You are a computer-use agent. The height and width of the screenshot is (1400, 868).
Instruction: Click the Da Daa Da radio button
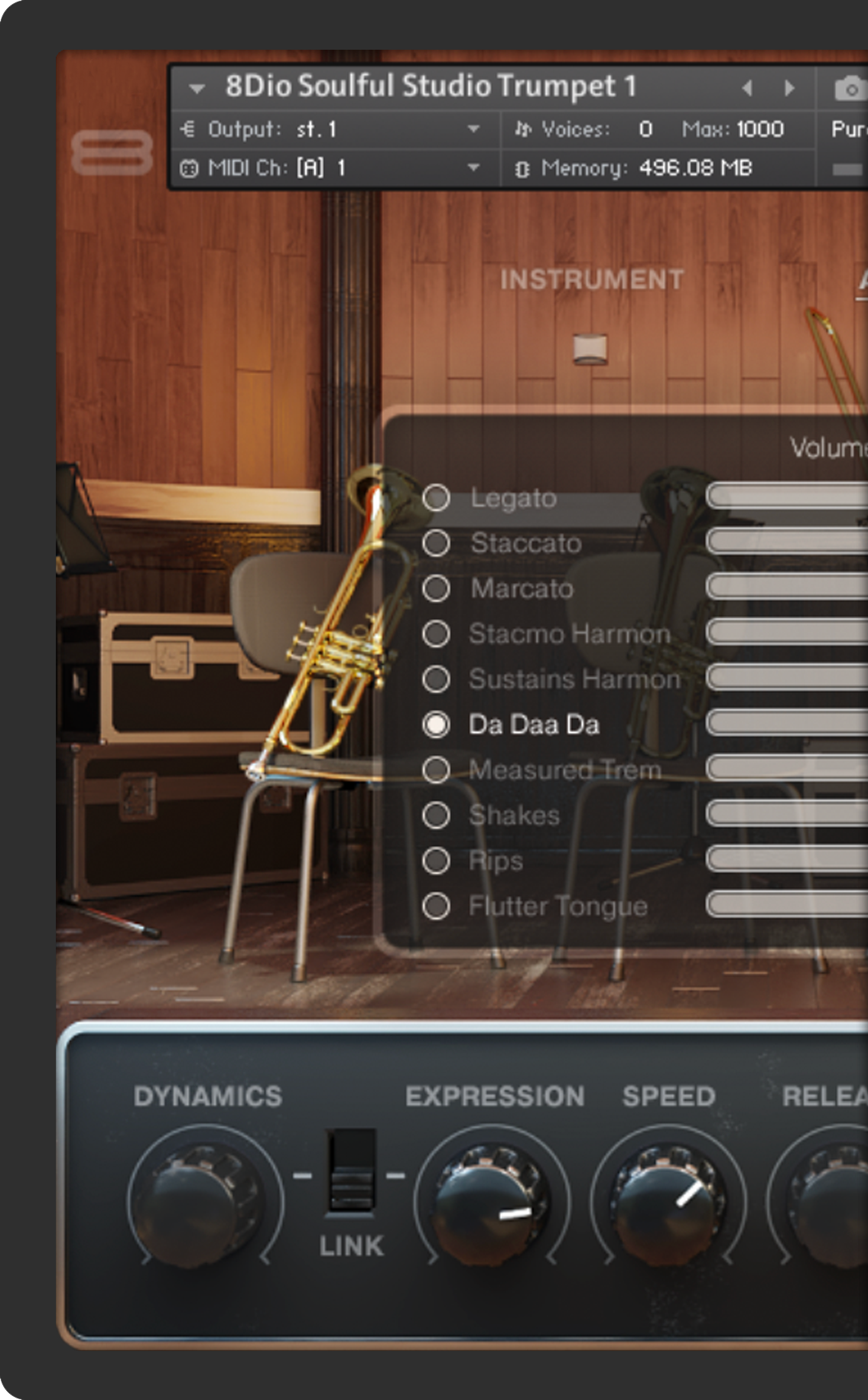point(436,724)
